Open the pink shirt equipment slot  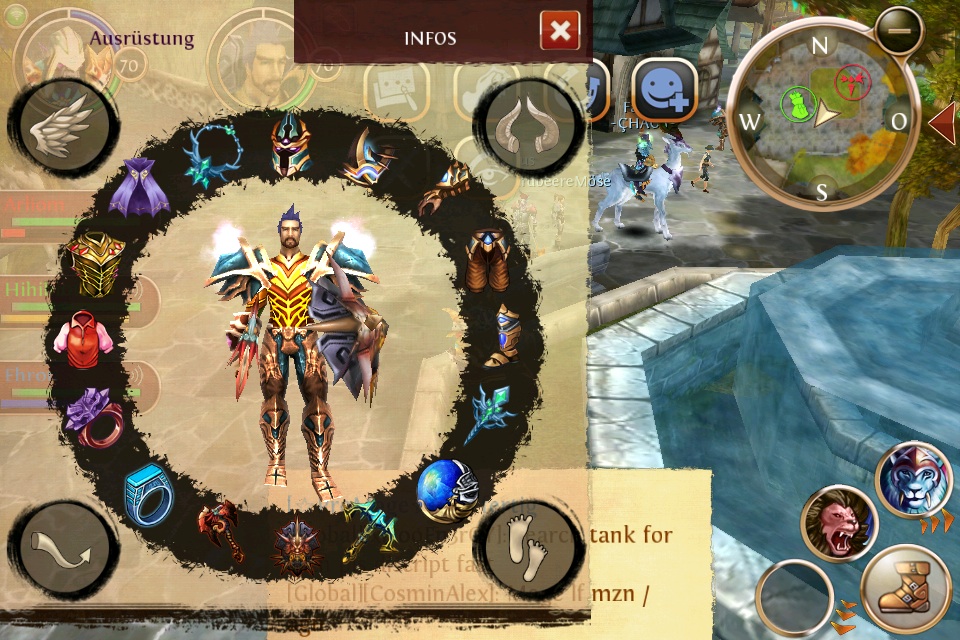83,338
